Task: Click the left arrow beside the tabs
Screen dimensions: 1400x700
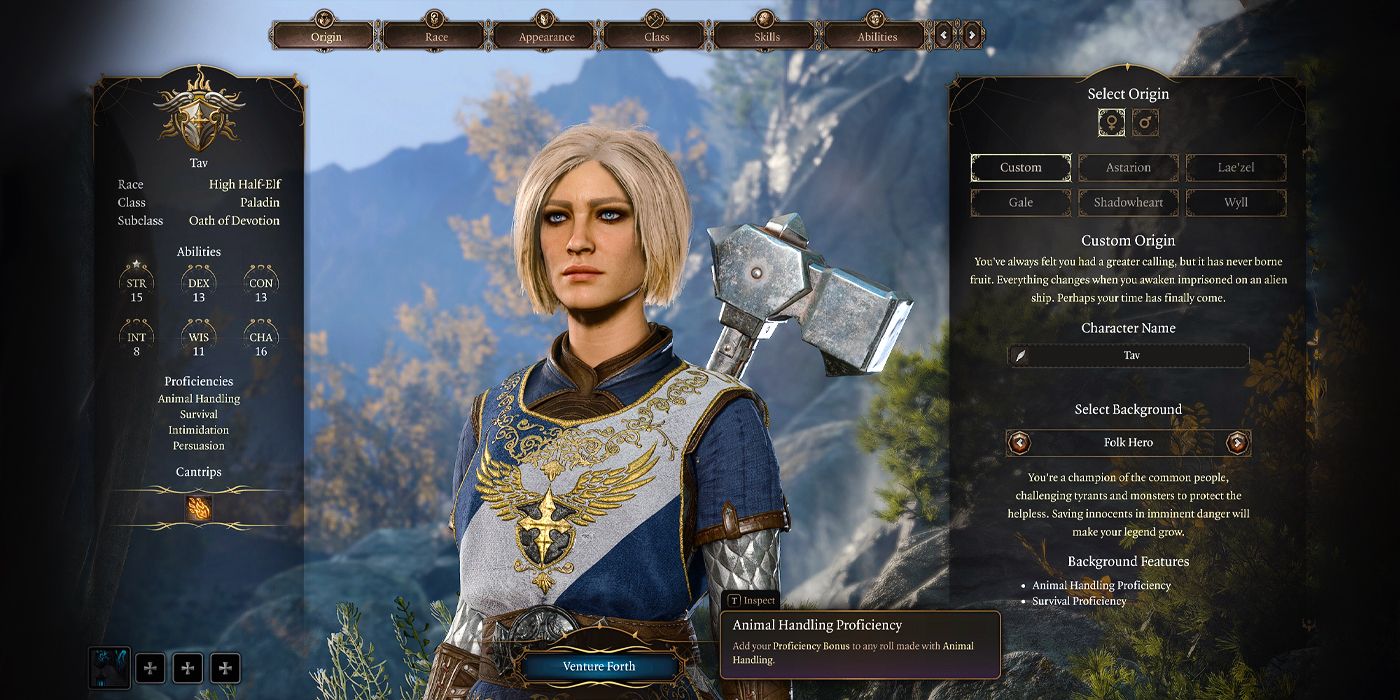Action: 944,36
